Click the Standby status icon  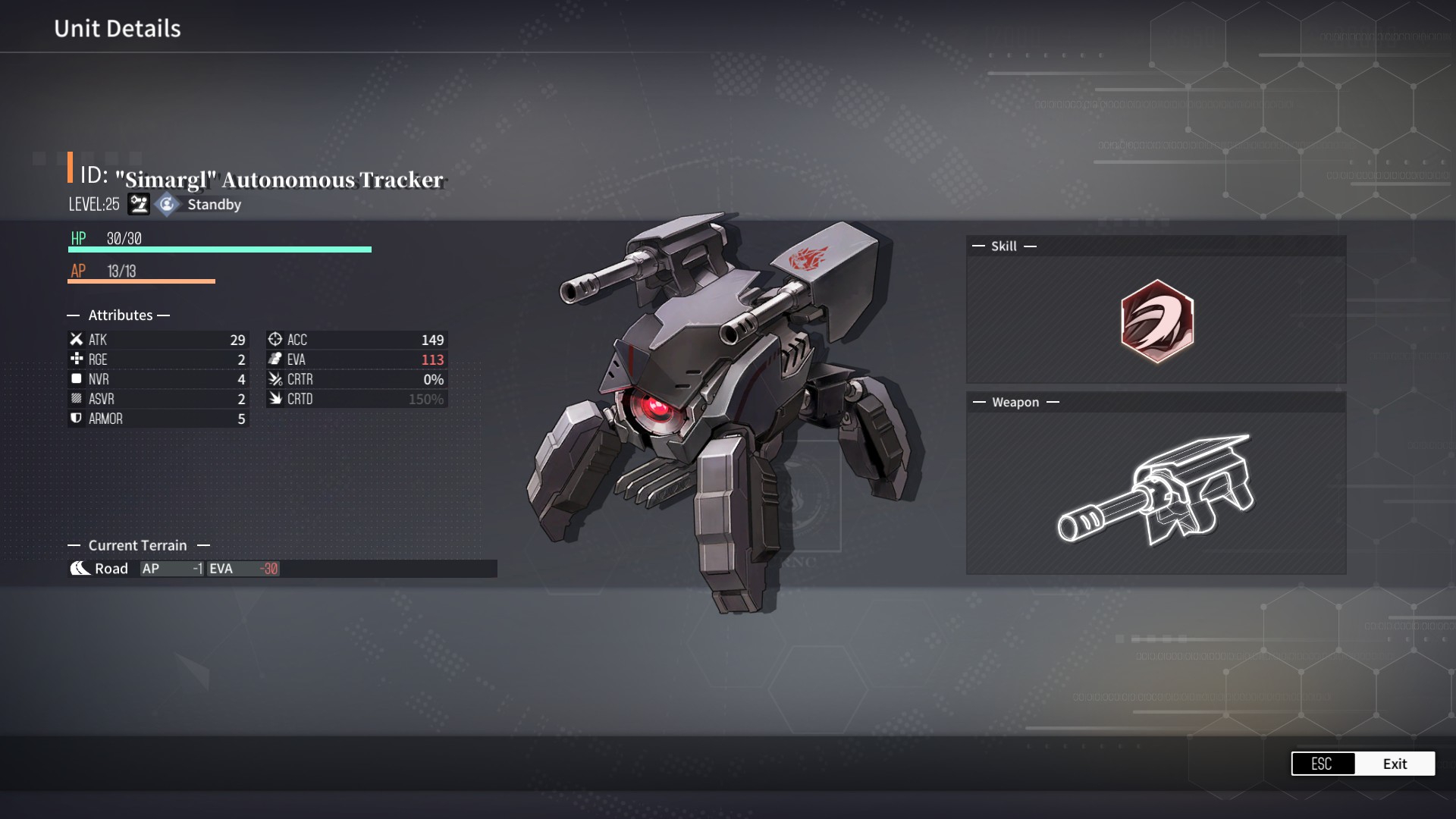click(x=167, y=205)
